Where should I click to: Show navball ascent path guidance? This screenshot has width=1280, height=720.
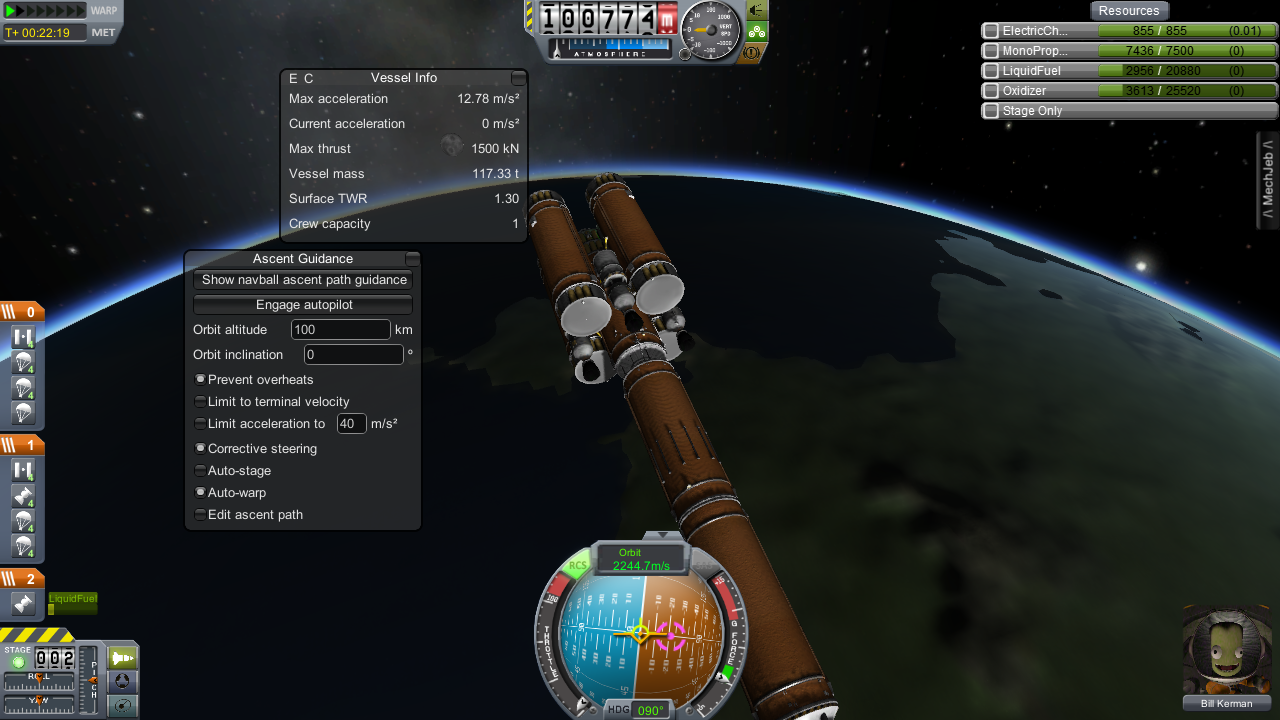(303, 280)
